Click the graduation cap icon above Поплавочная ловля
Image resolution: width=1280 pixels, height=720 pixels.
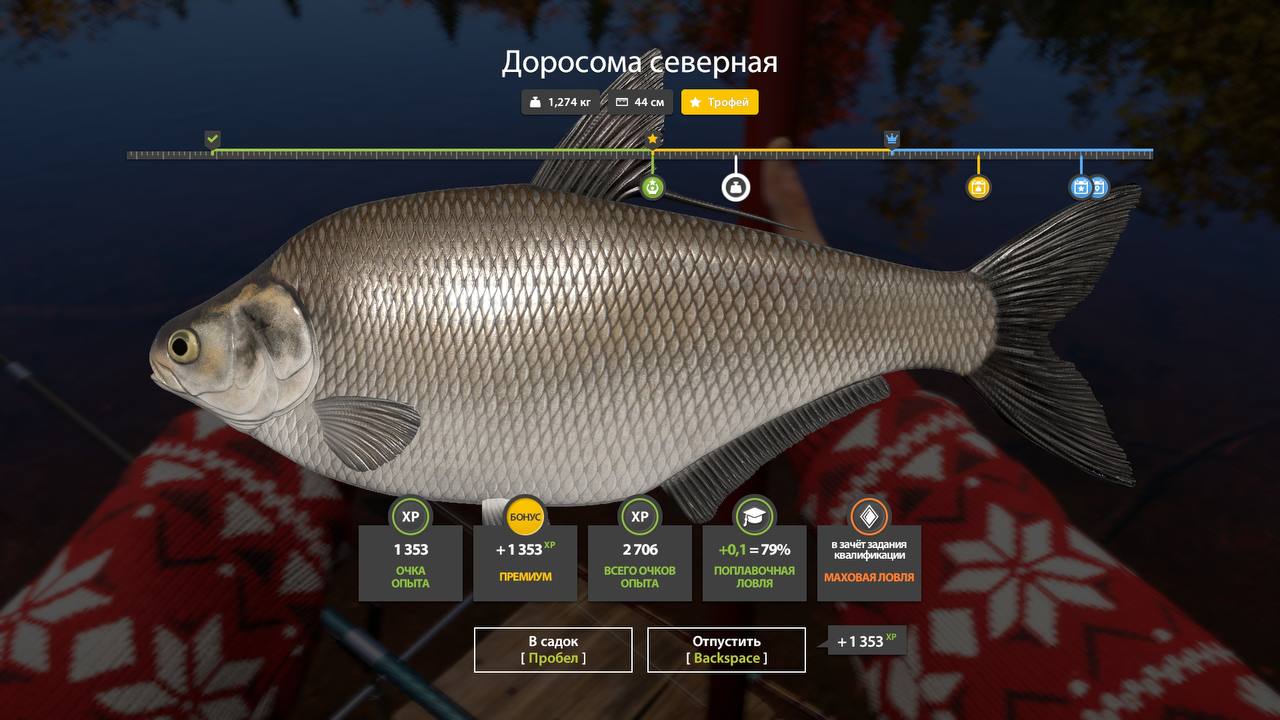click(755, 517)
